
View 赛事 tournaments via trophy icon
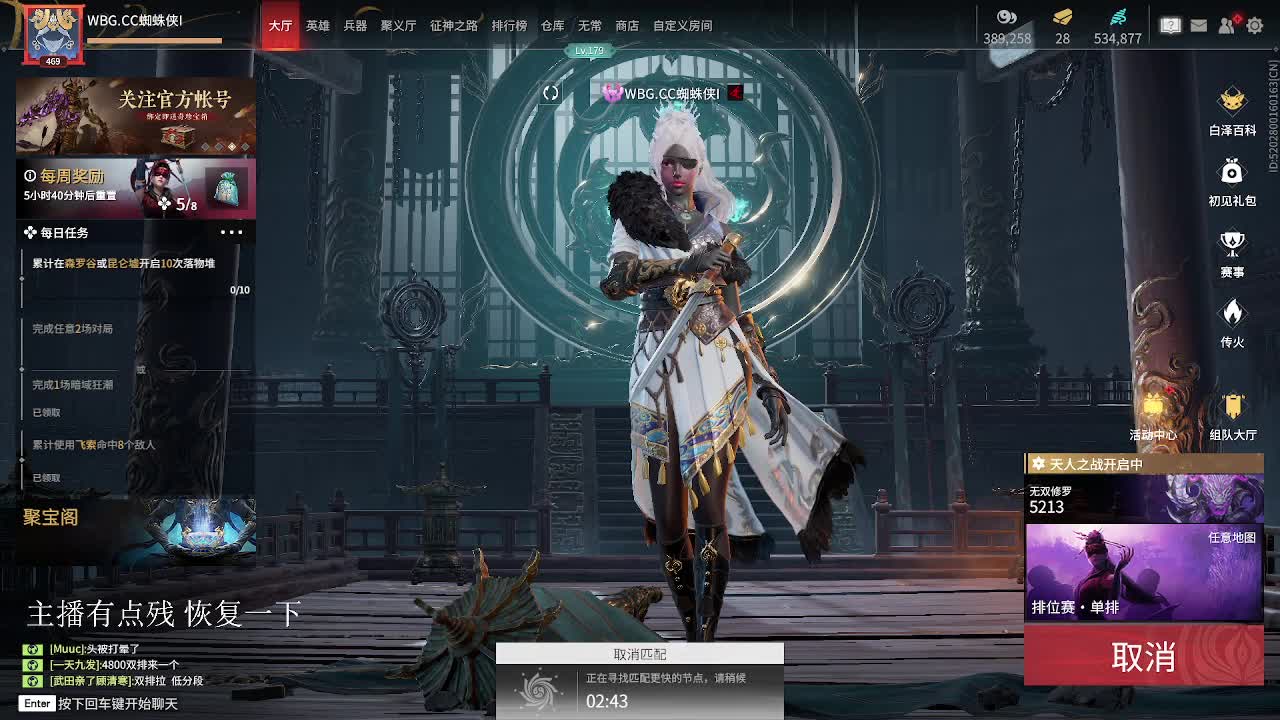pos(1231,243)
